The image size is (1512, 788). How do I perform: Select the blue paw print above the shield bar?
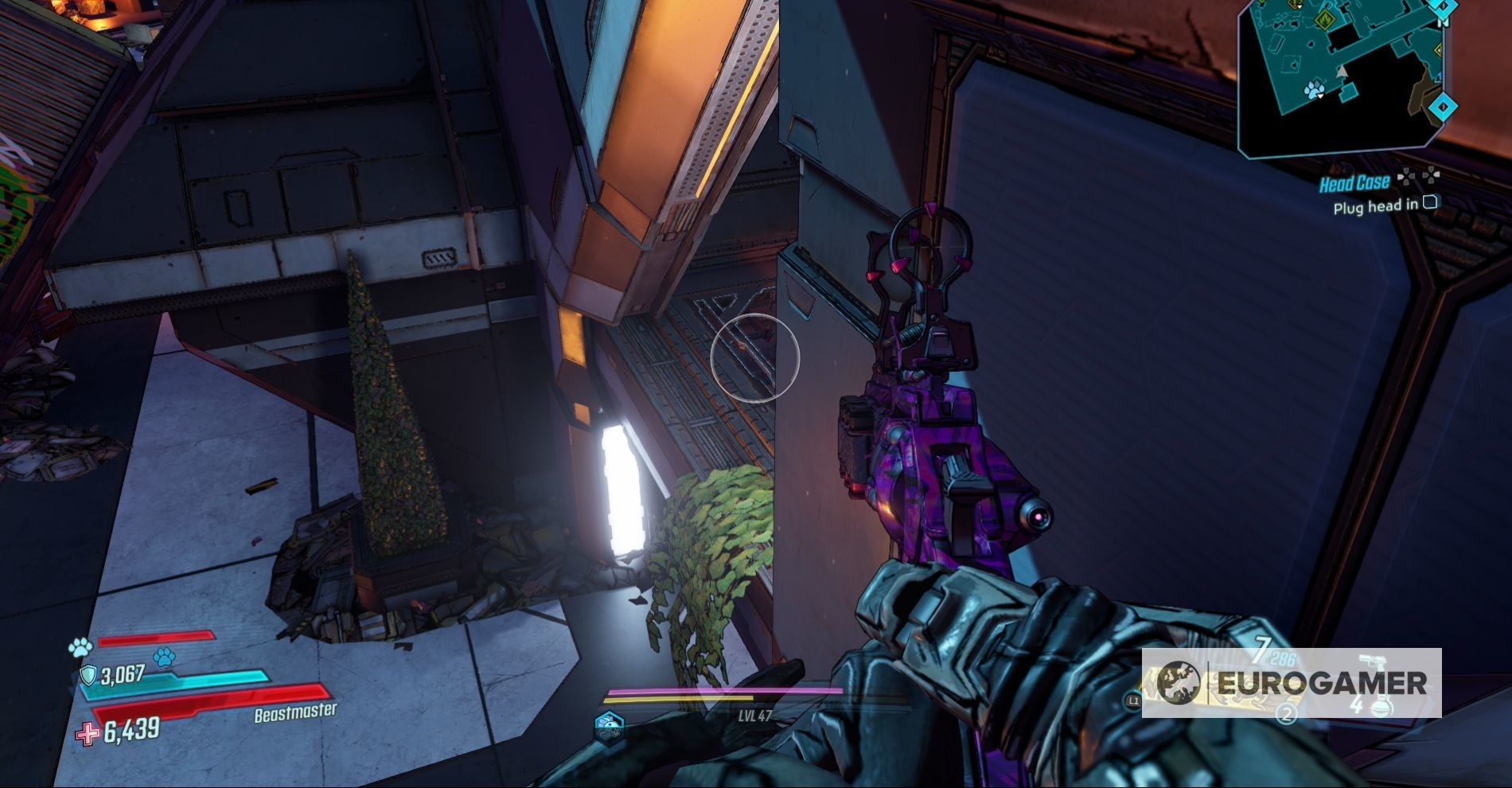pyautogui.click(x=164, y=657)
